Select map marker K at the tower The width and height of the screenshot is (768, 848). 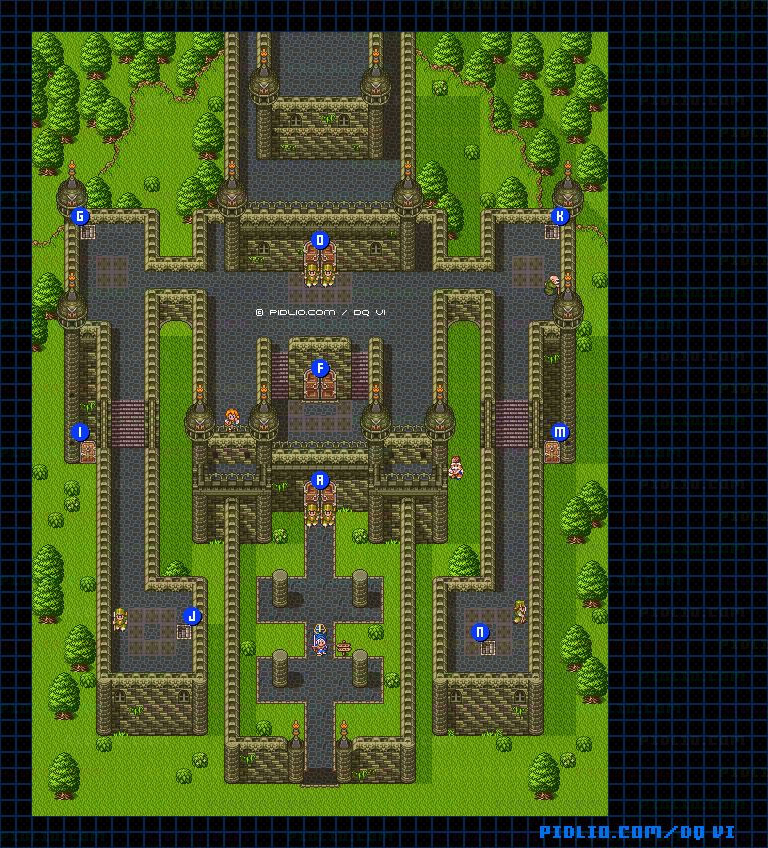[x=560, y=216]
